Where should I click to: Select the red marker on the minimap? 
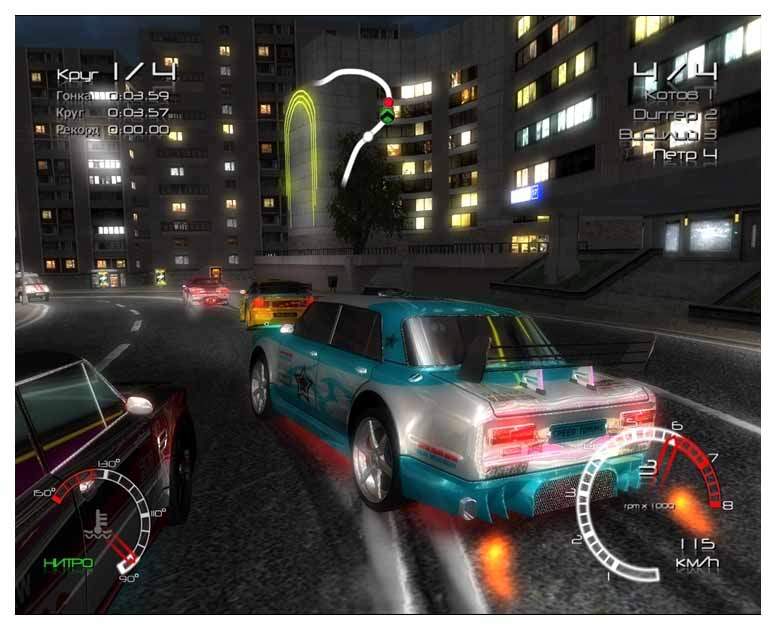pyautogui.click(x=387, y=102)
